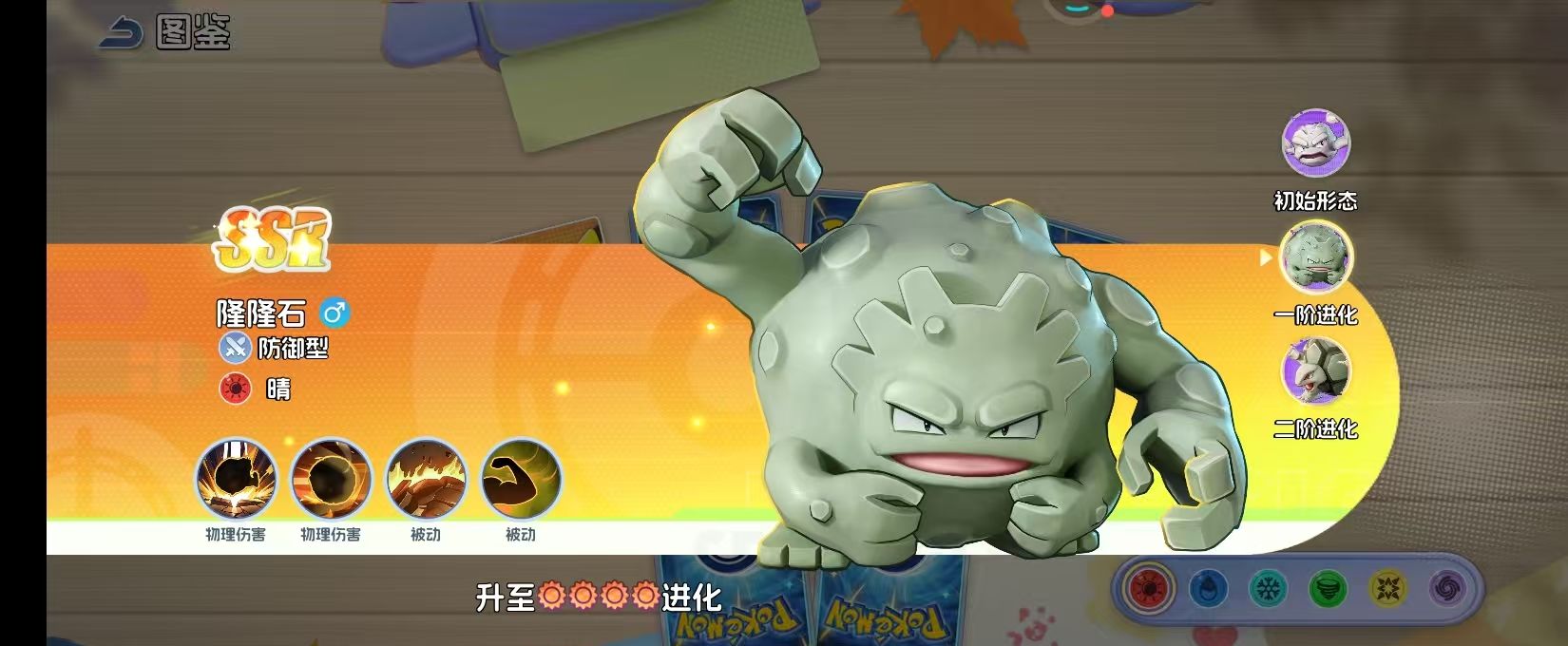
Task: Inspect the flexed arm passive skill
Action: pyautogui.click(x=521, y=480)
